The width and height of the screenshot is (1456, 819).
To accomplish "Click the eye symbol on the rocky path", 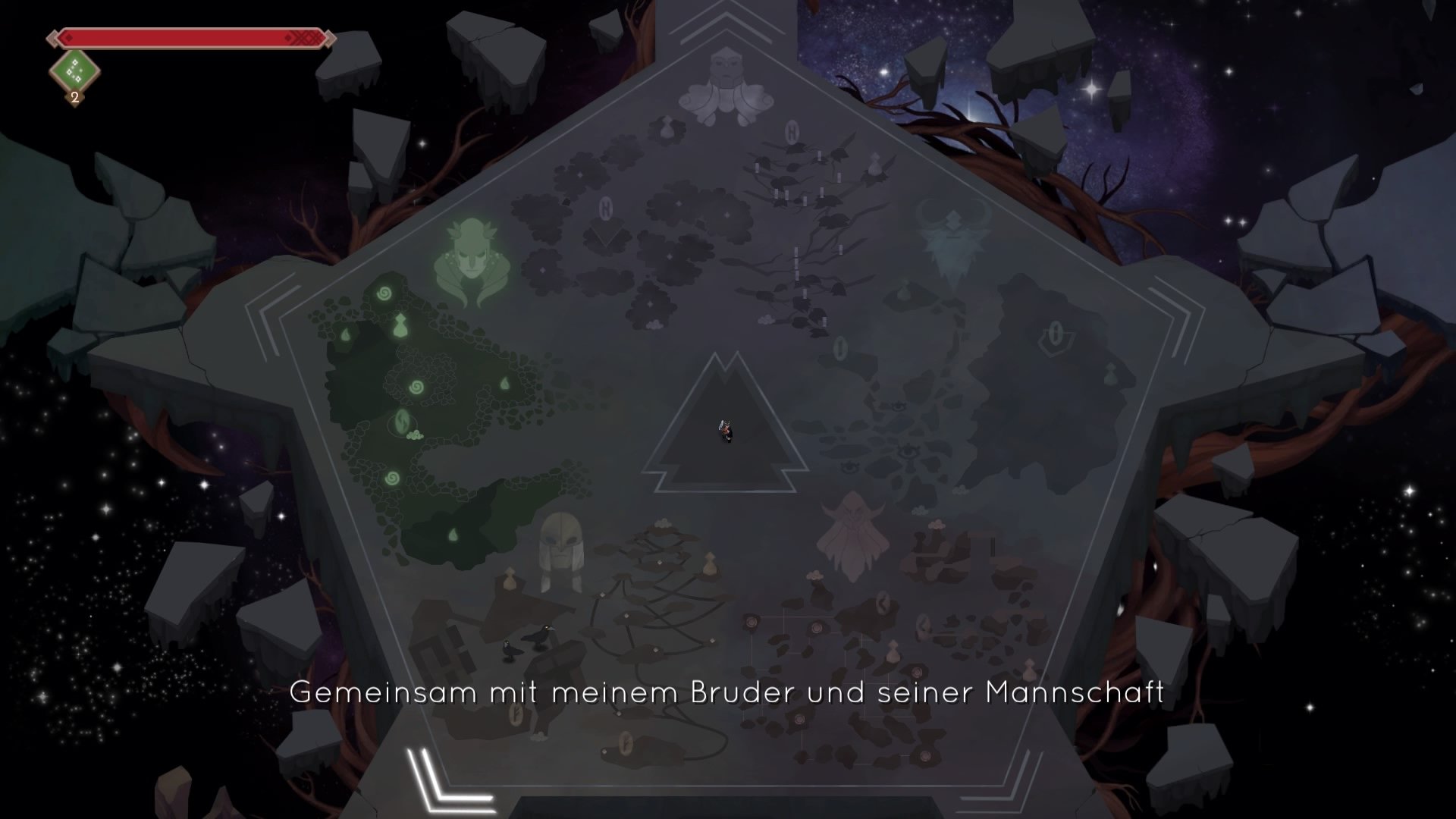I will click(x=908, y=453).
